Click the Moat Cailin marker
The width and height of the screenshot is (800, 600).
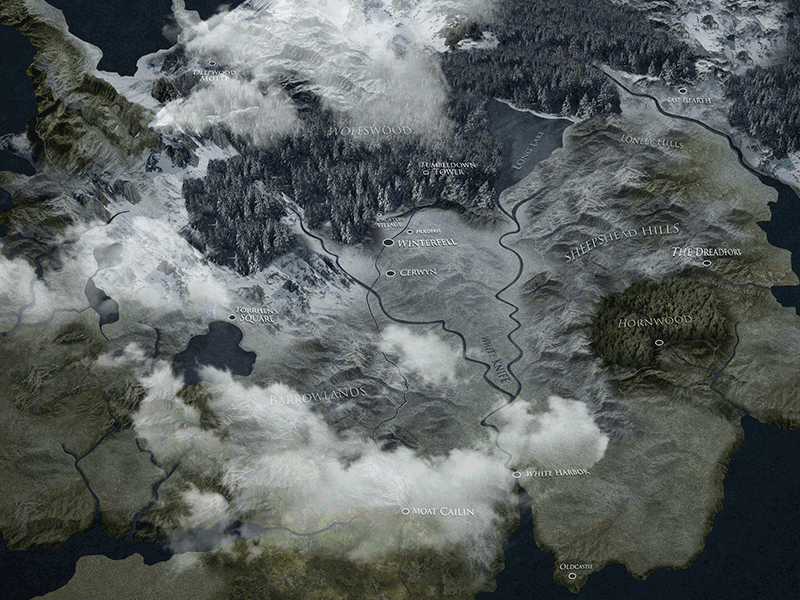tap(405, 511)
